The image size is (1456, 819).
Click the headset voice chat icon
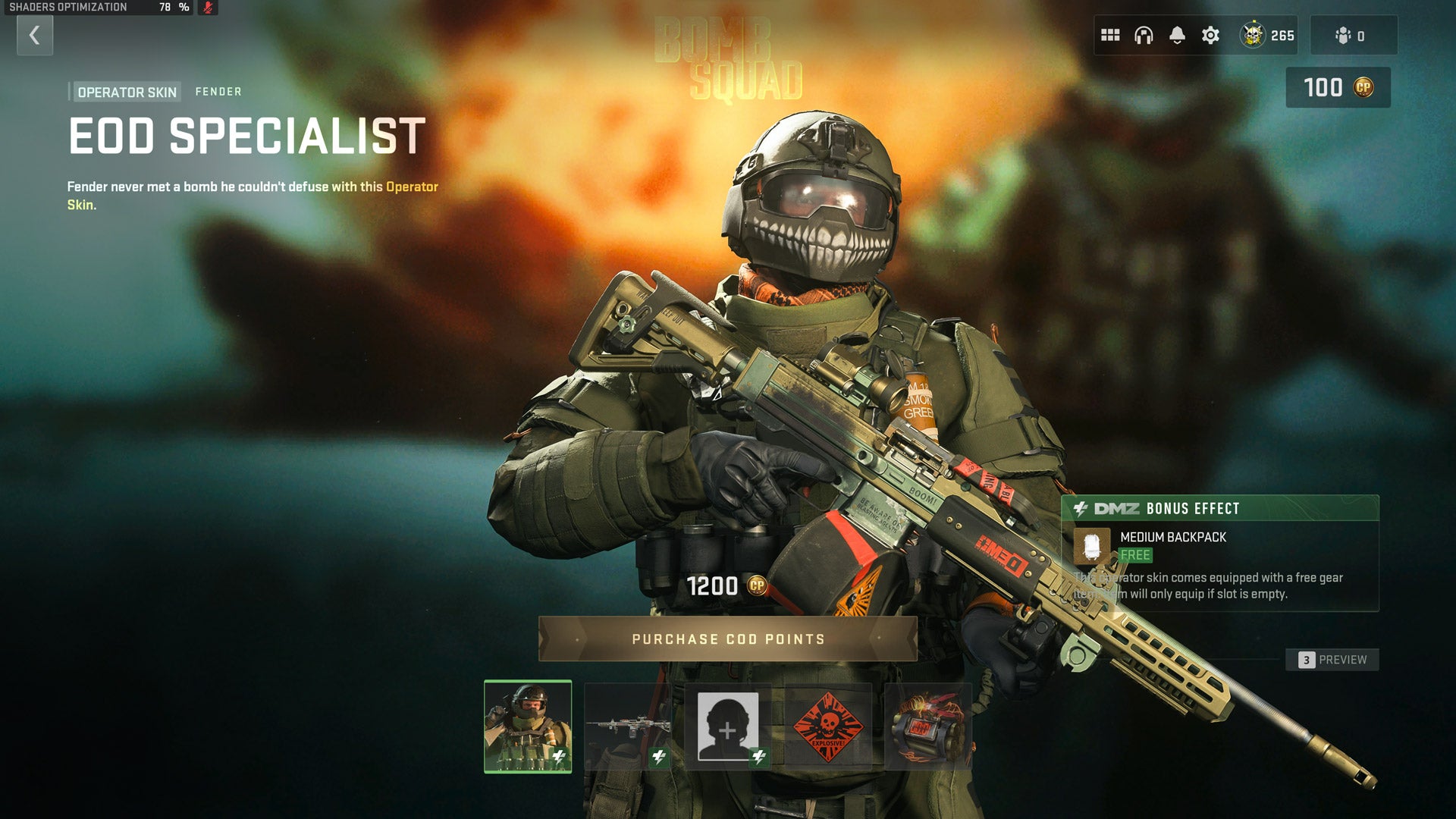1143,33
